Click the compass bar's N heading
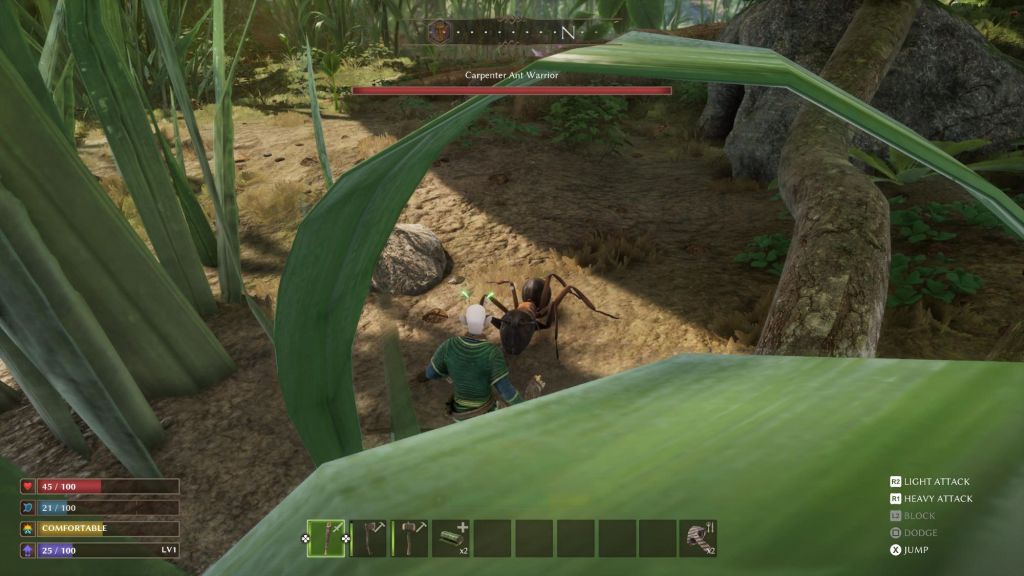Image resolution: width=1024 pixels, height=576 pixels. 567,32
